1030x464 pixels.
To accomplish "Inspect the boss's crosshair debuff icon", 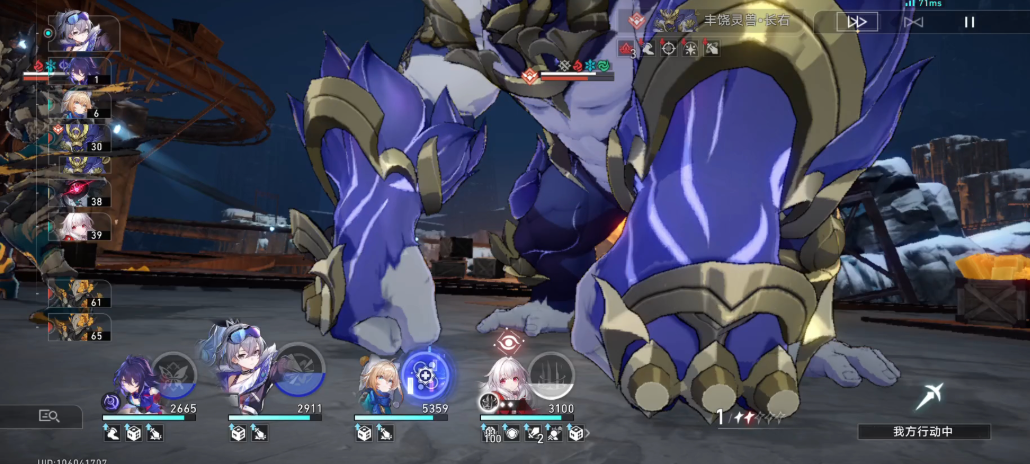I will tap(669, 48).
